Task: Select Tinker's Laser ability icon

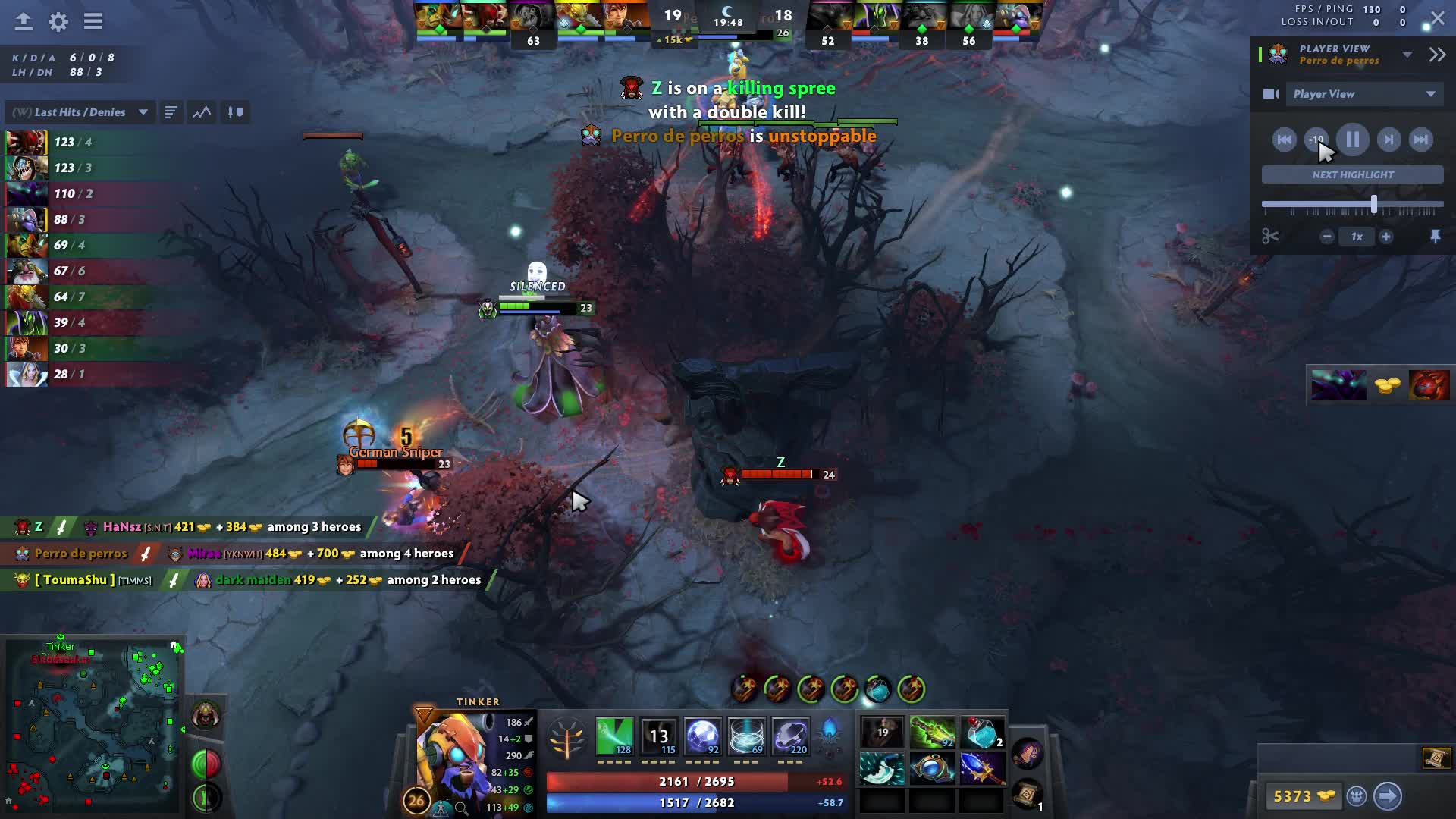Action: point(614,736)
